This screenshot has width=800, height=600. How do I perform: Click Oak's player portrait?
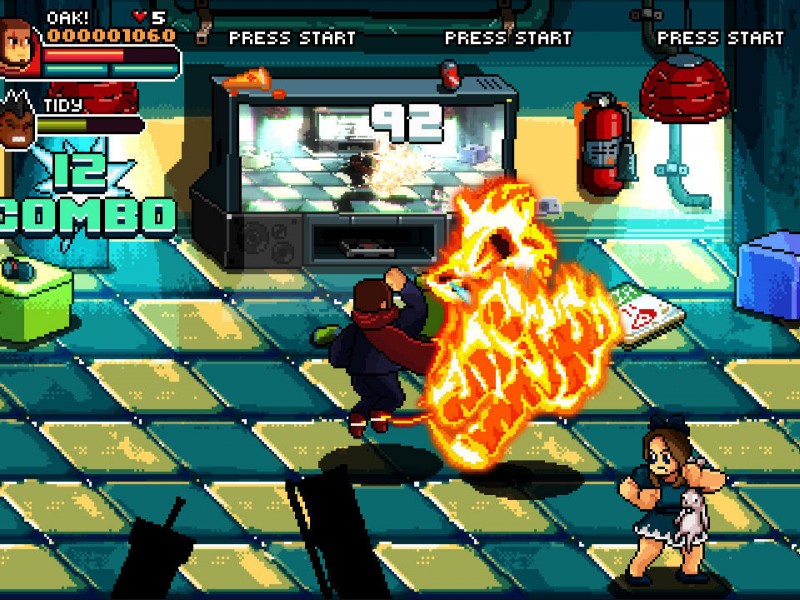click(x=19, y=47)
